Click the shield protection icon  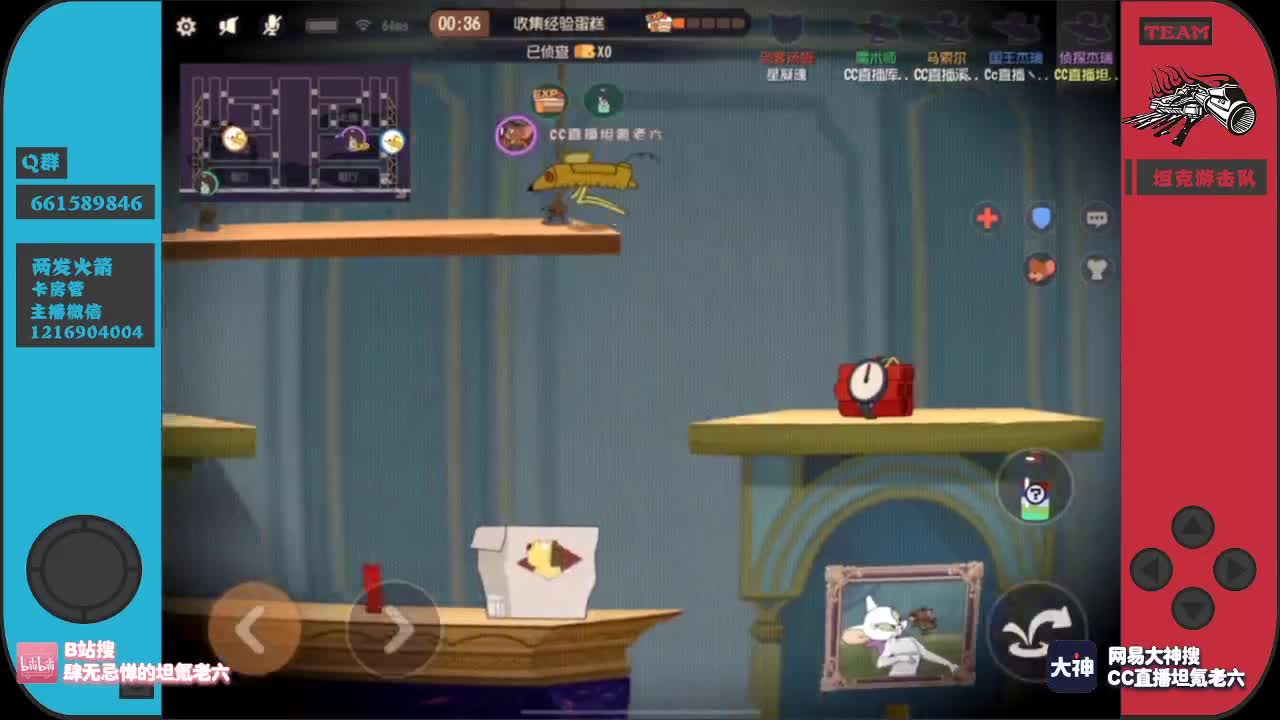pyautogui.click(x=1040, y=218)
